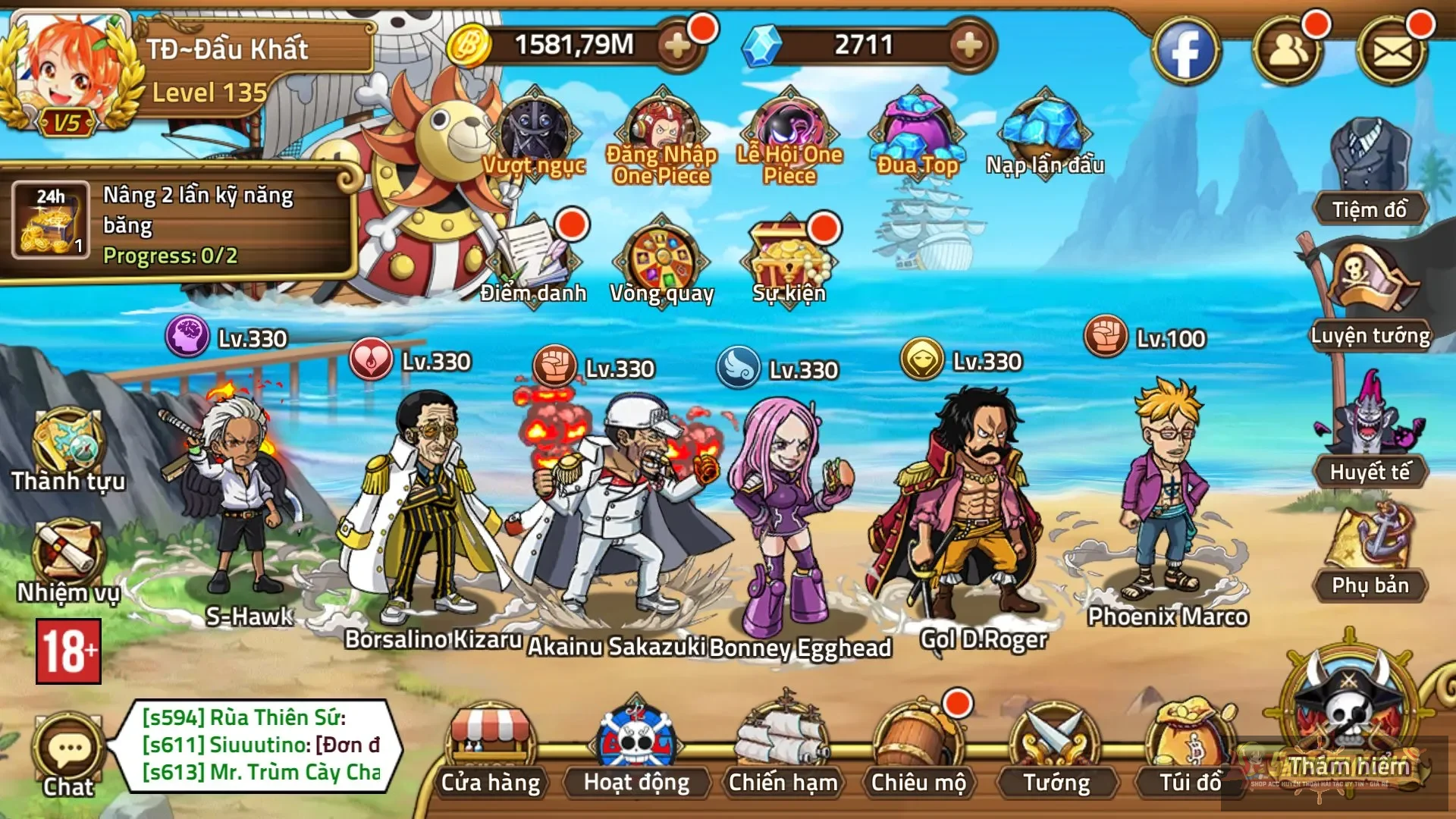The image size is (1456, 819).
Task: Open the Chiến hạm battleship menu
Action: click(783, 747)
